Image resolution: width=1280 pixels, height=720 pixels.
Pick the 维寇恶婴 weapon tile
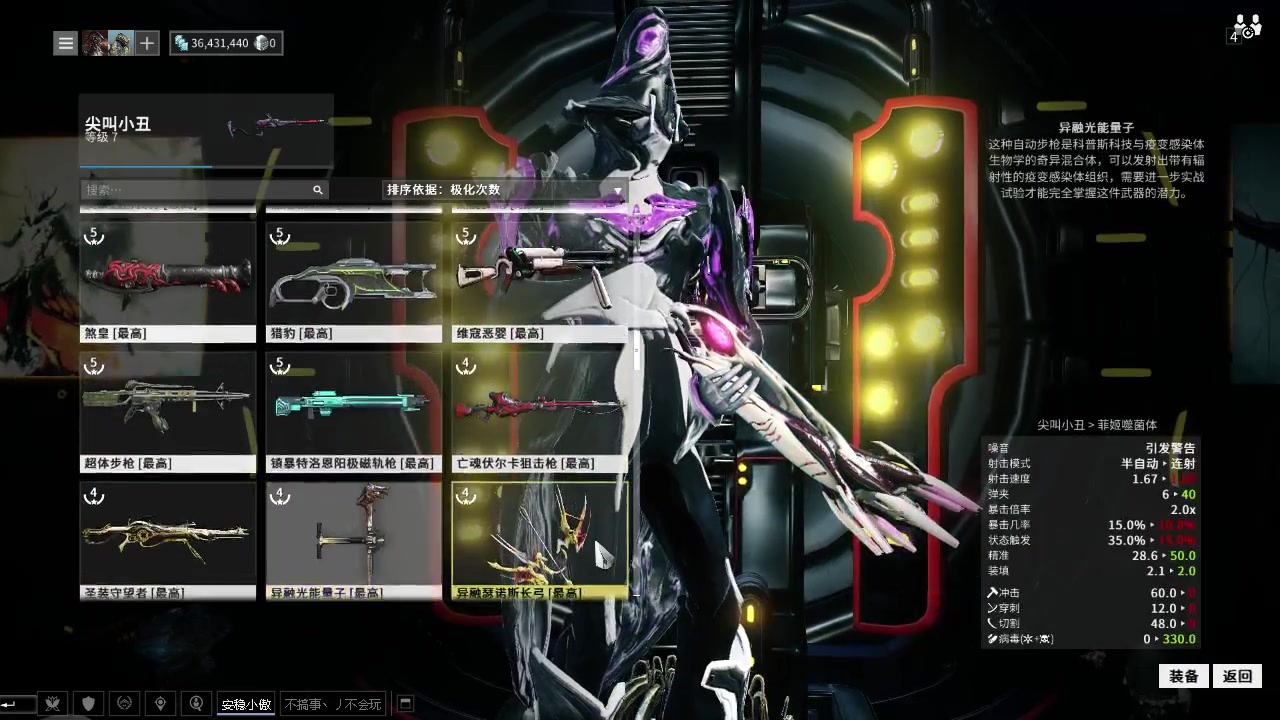540,282
